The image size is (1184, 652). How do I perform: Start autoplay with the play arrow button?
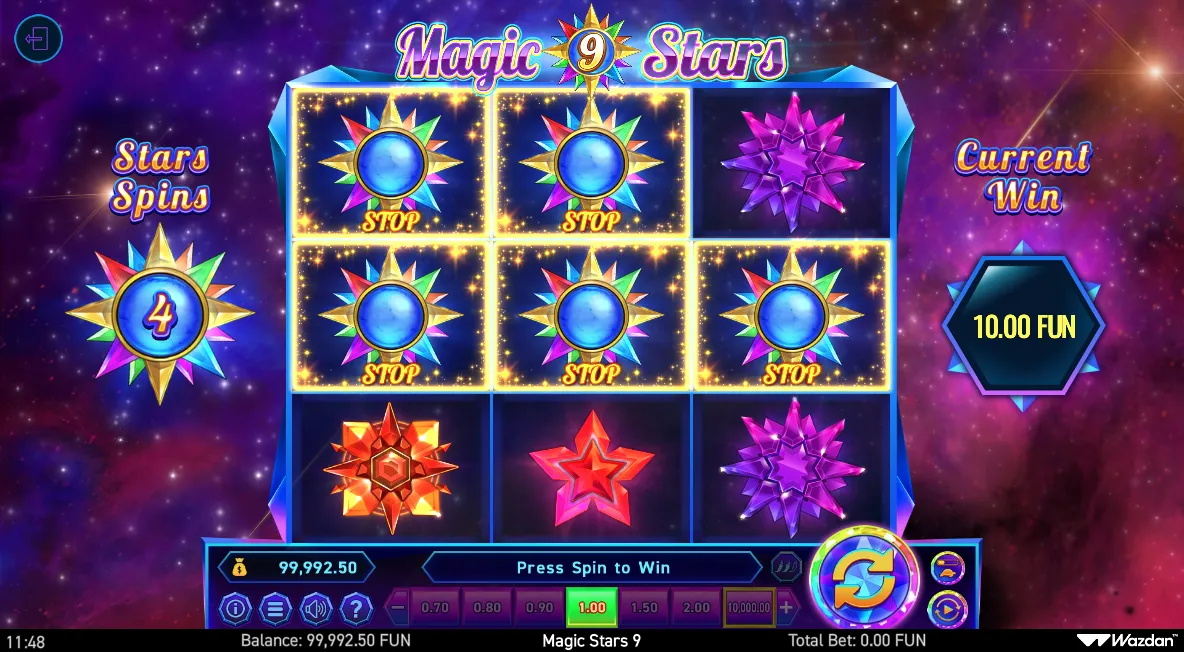point(947,607)
